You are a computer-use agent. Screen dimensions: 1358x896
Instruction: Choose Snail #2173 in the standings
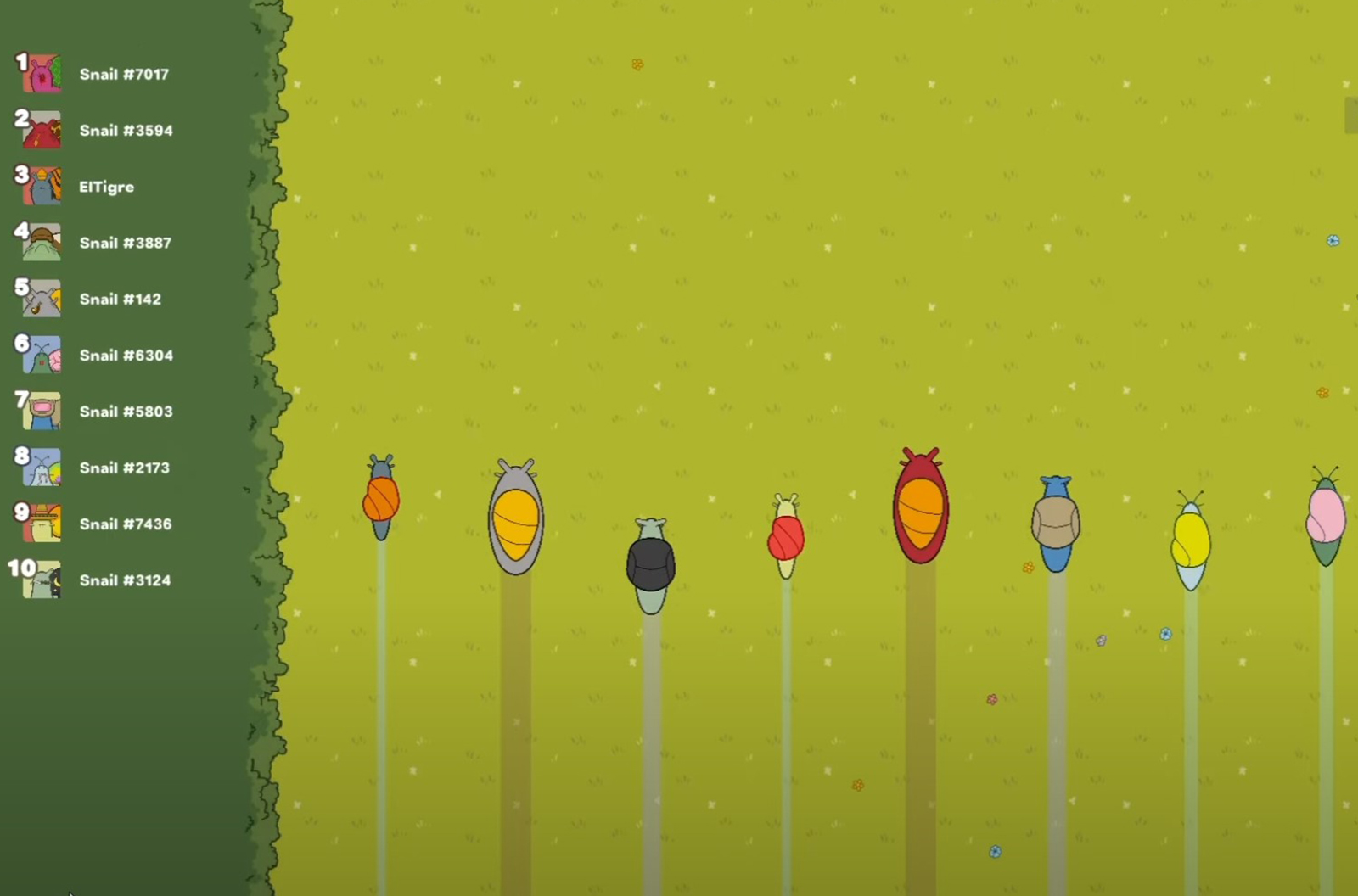(124, 468)
